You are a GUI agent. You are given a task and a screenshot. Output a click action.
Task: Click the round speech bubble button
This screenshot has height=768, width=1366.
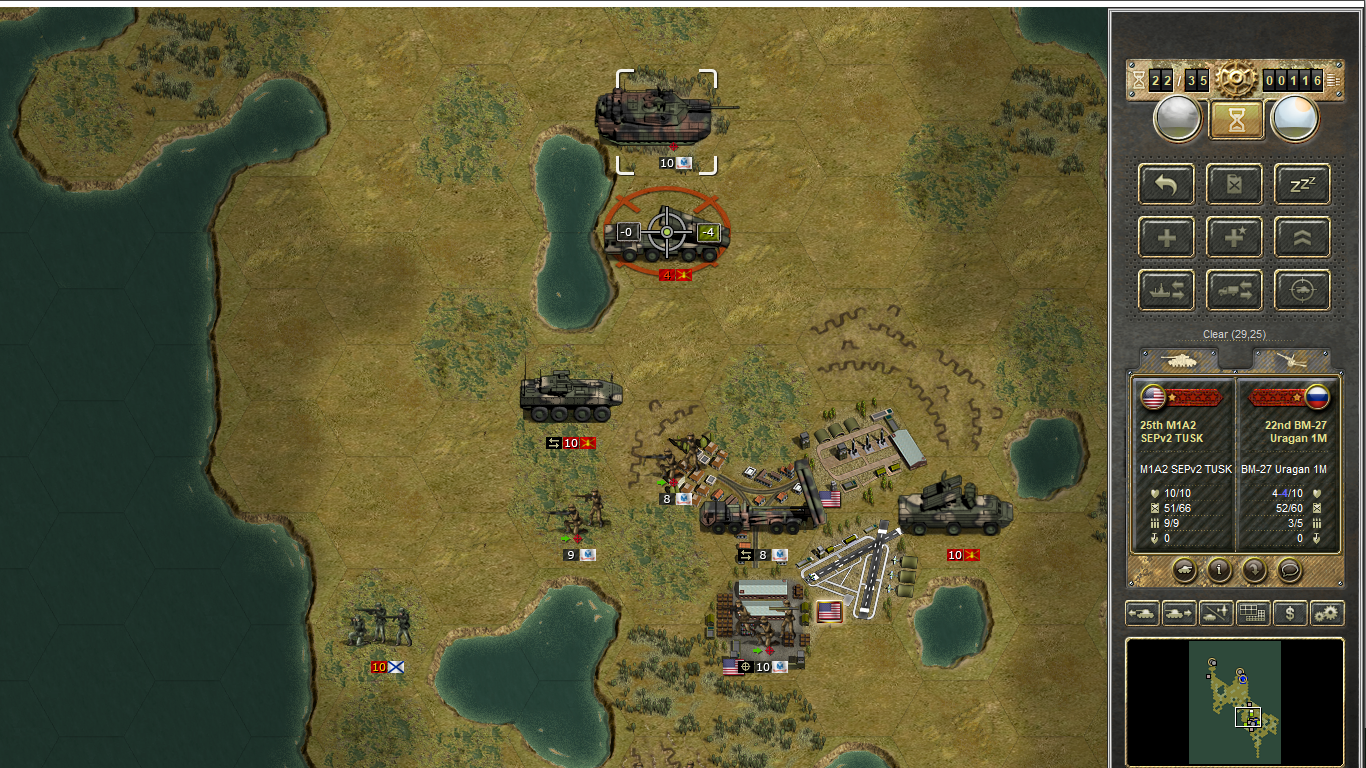pyautogui.click(x=1290, y=570)
